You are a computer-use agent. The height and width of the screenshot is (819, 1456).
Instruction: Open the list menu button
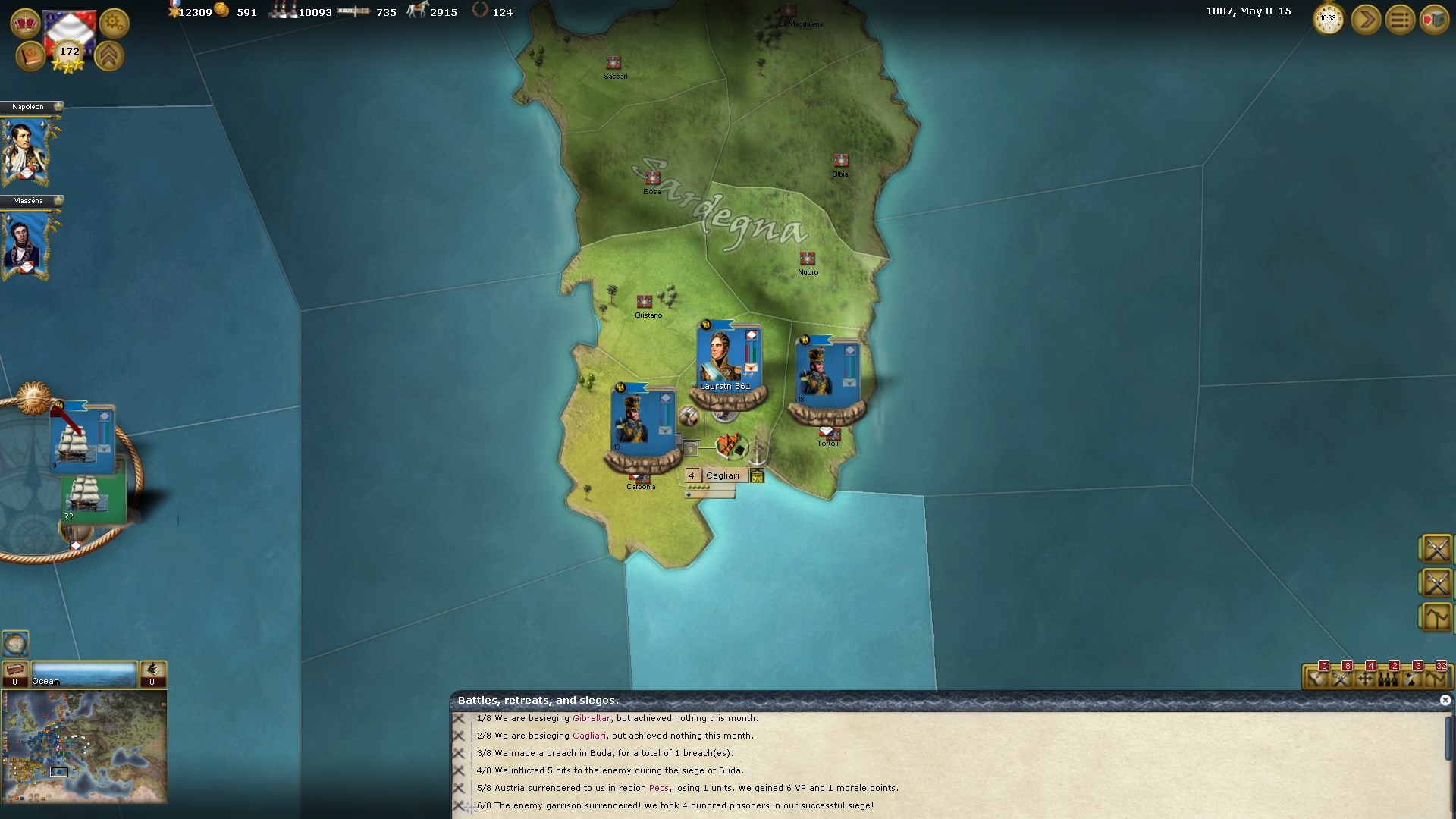[x=1400, y=19]
